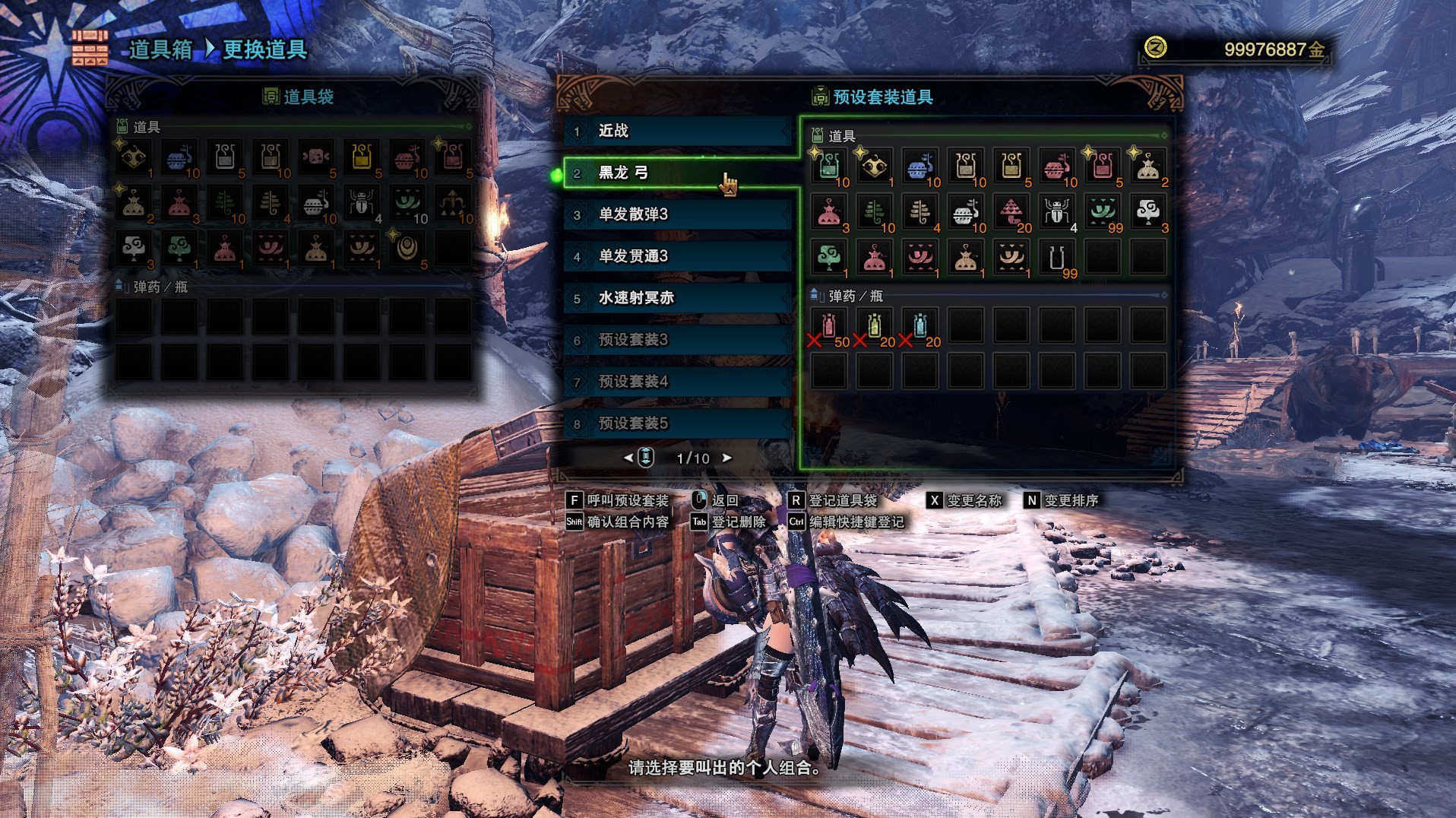
Task: Select the 近战 item loadout
Action: [x=676, y=131]
